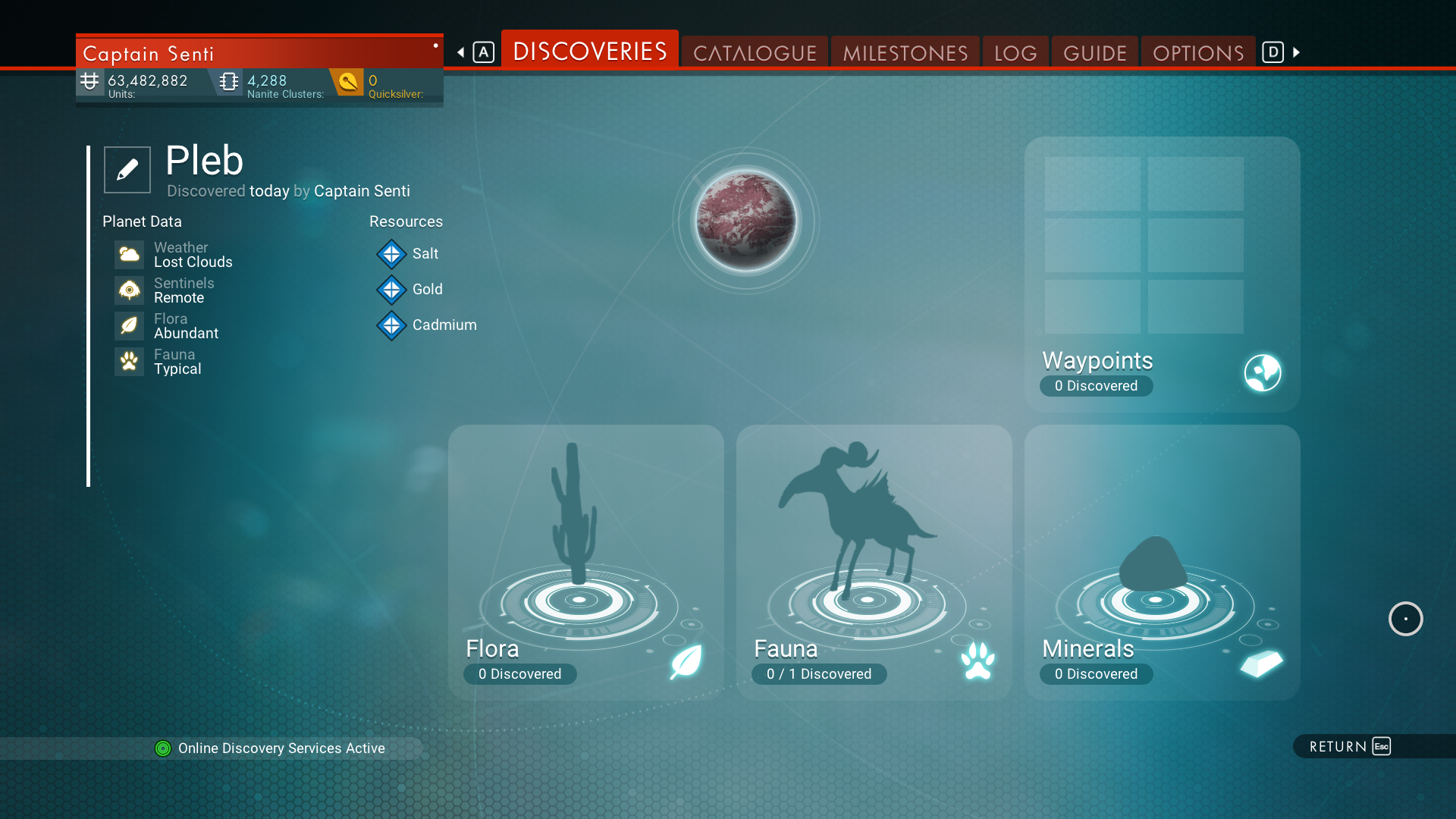
Task: Click the Weather cloud icon
Action: click(129, 254)
